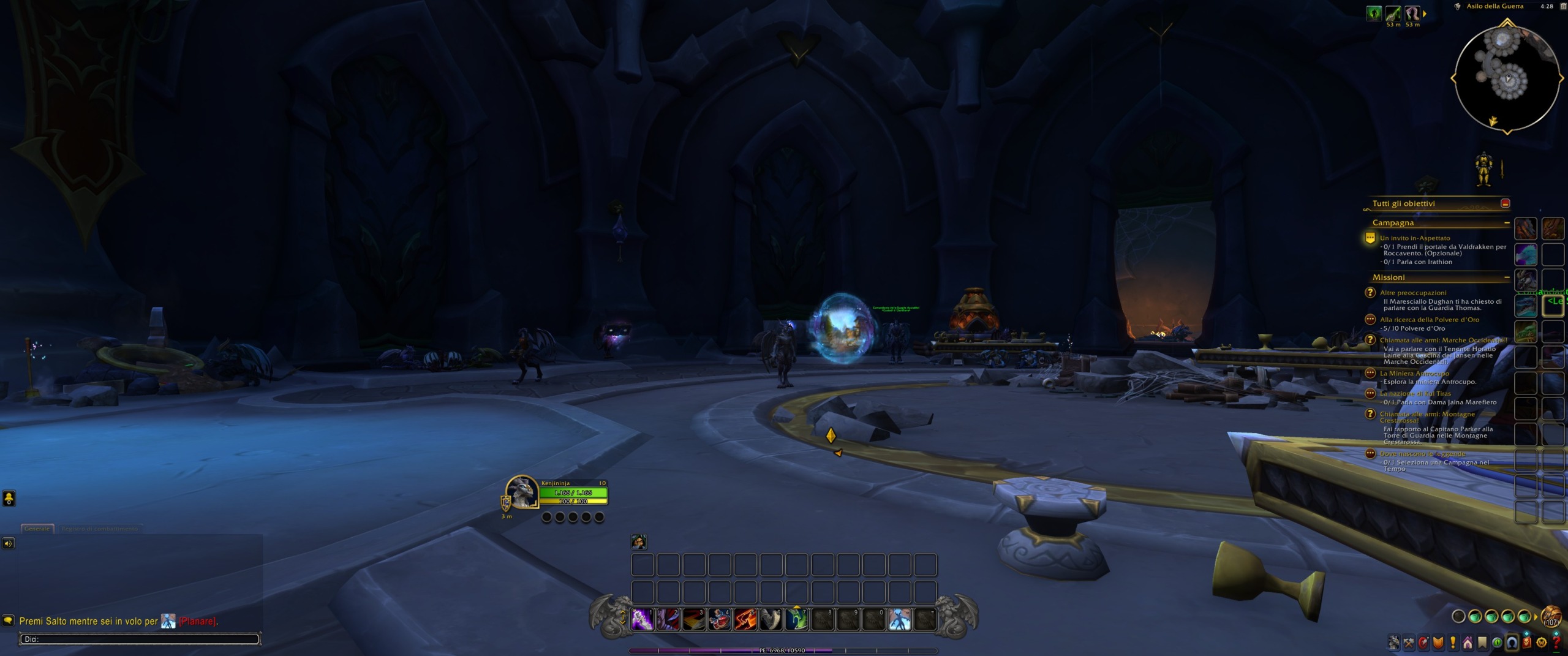Screen dimensions: 1568x656
Task: Open the purple house micro menu button
Action: pos(1468,643)
